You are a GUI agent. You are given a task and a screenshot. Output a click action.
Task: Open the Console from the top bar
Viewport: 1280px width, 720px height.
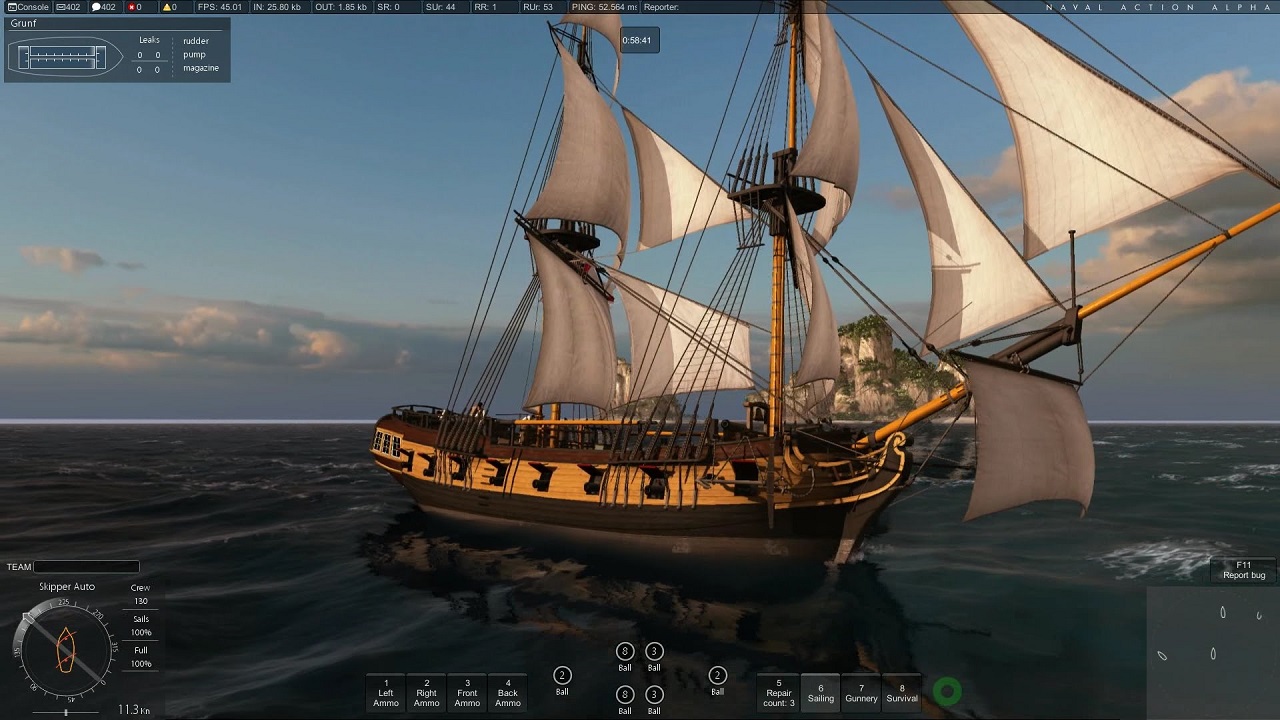(29, 7)
